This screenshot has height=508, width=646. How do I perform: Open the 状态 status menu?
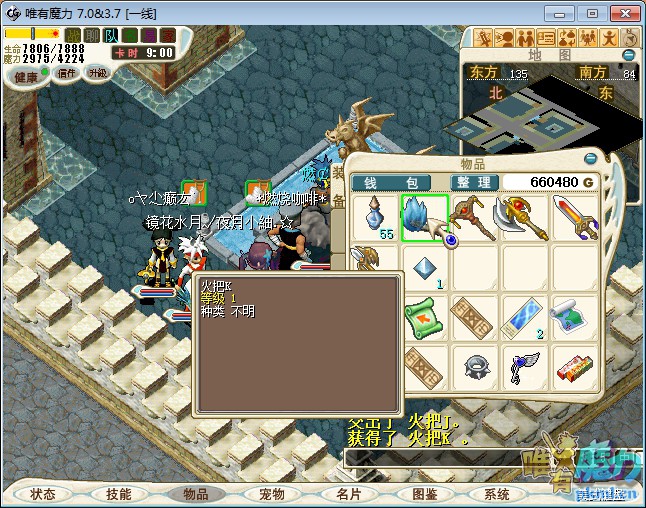[43, 494]
